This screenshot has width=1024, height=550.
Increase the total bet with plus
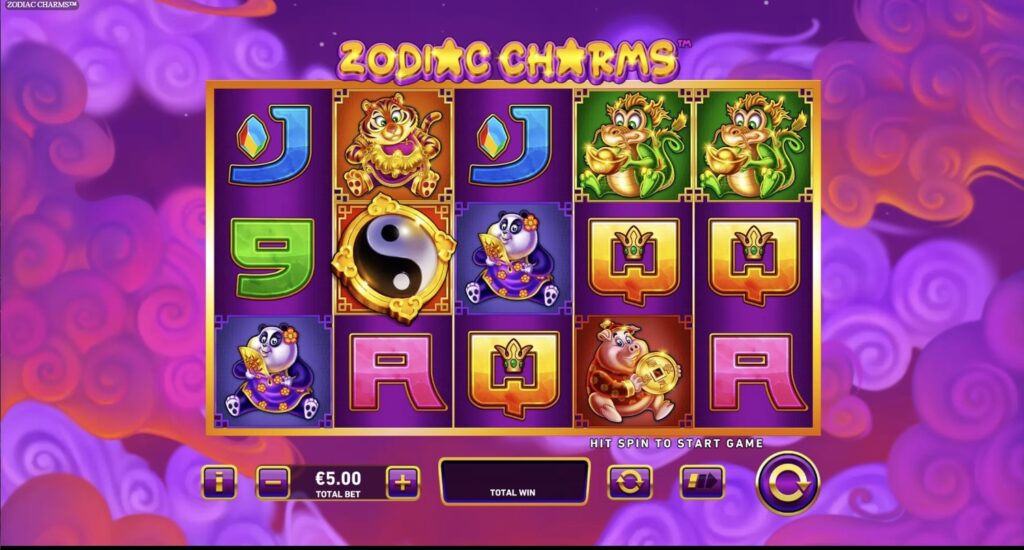[x=402, y=483]
